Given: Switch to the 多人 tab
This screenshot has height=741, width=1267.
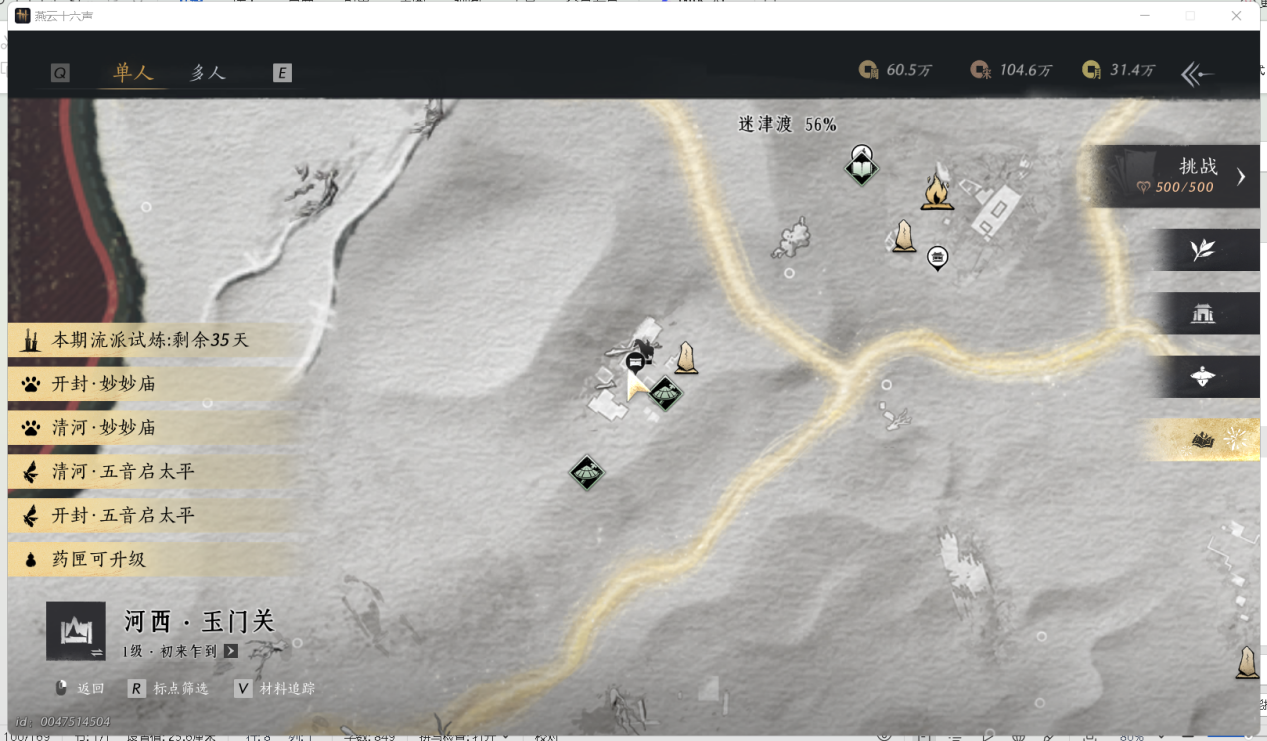Looking at the screenshot, I should (208, 73).
